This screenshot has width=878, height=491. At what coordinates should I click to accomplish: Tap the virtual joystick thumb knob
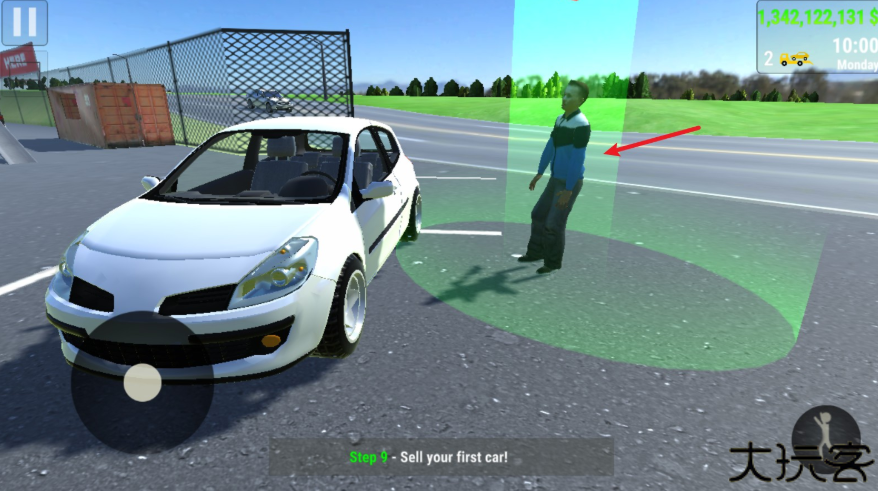143,383
